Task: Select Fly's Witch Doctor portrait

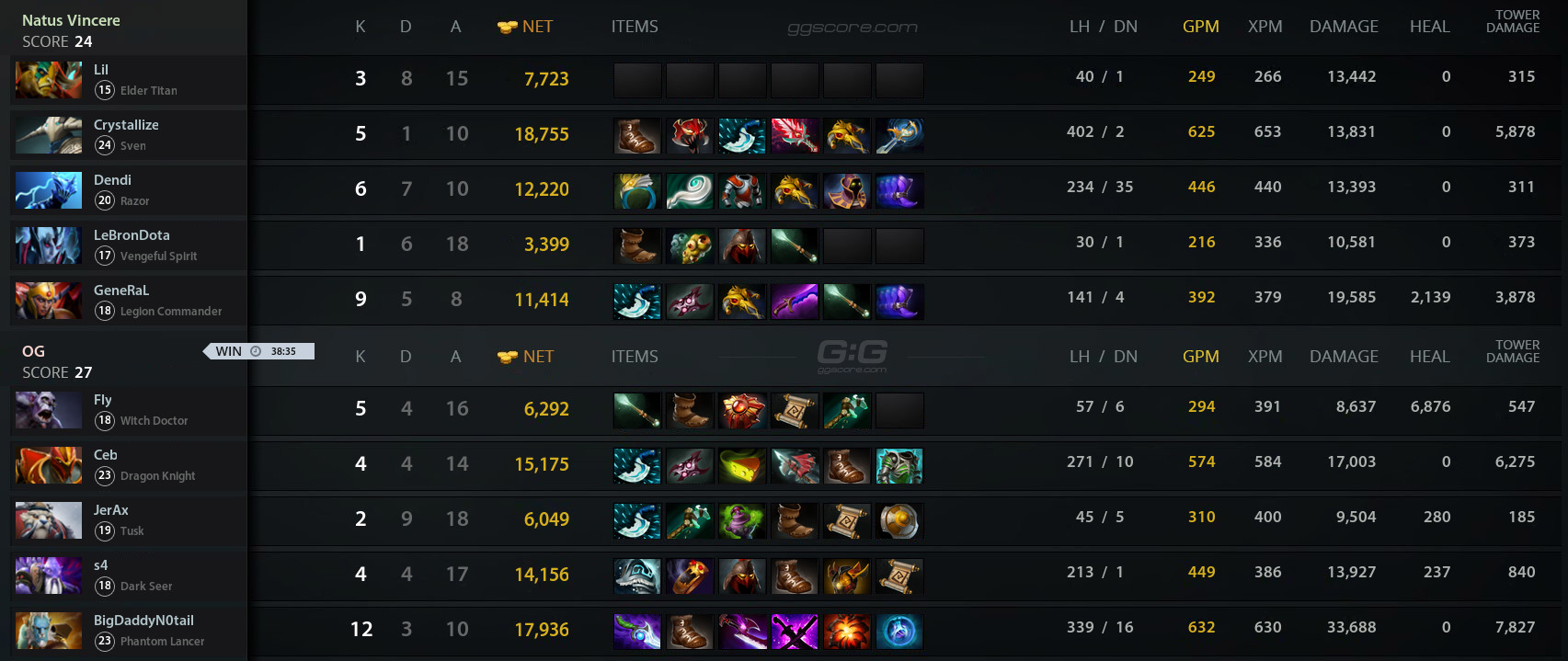Action: tap(49, 410)
